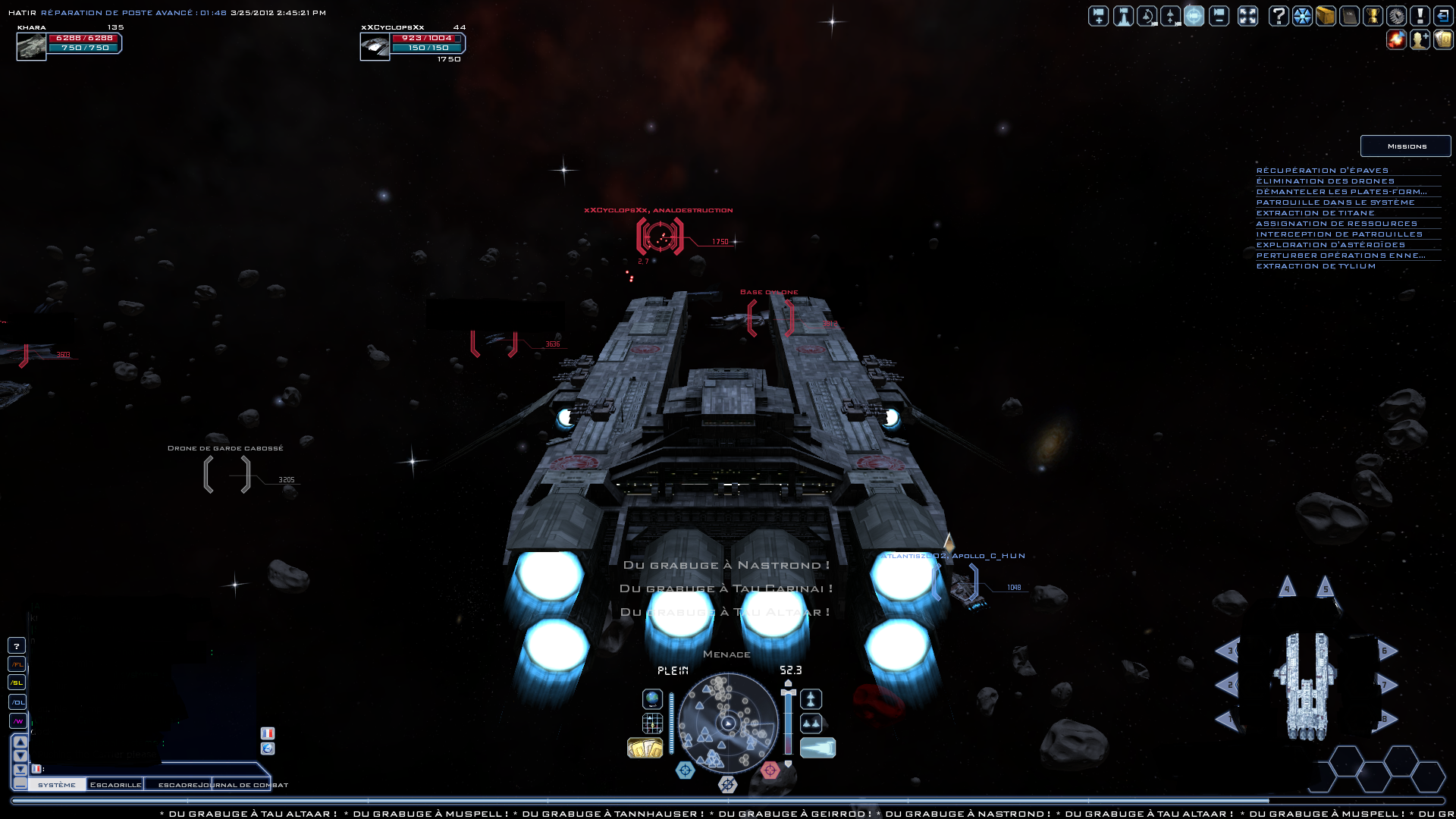Open the Récupération d'épaves mission entry
This screenshot has height=819, width=1456.
tap(1322, 171)
